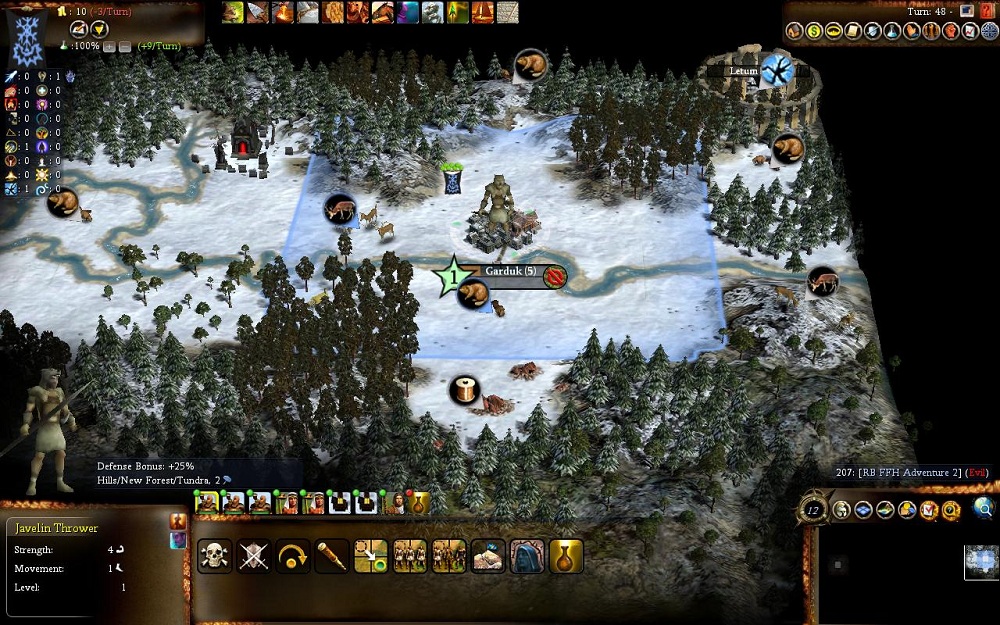This screenshot has height=625, width=1000.
Task: Click the hooded blue figure action
Action: 527,556
